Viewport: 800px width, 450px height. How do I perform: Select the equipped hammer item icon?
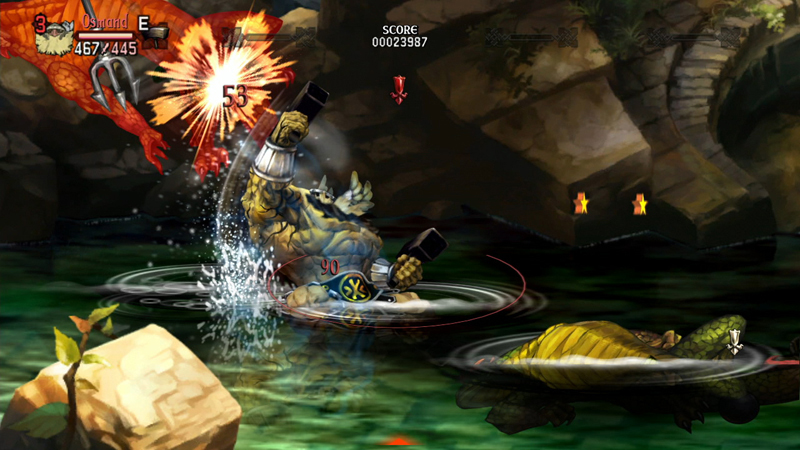pos(155,37)
